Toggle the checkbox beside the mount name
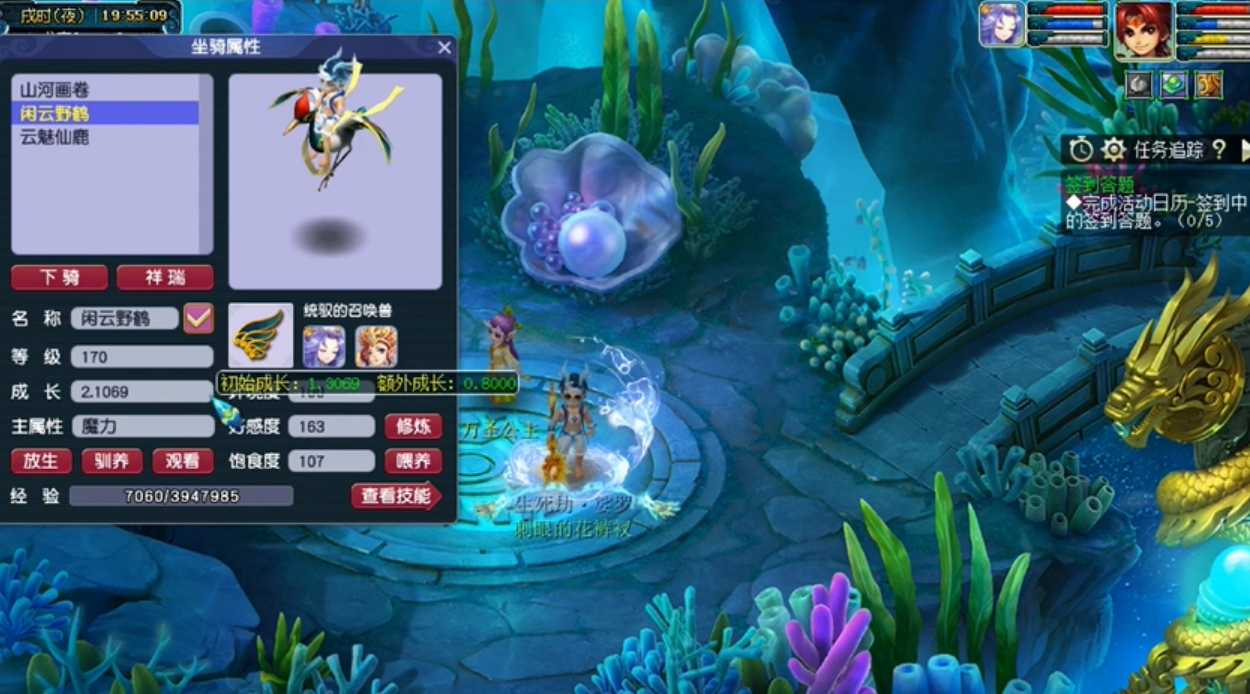Viewport: 1250px width, 694px height. pyautogui.click(x=198, y=319)
